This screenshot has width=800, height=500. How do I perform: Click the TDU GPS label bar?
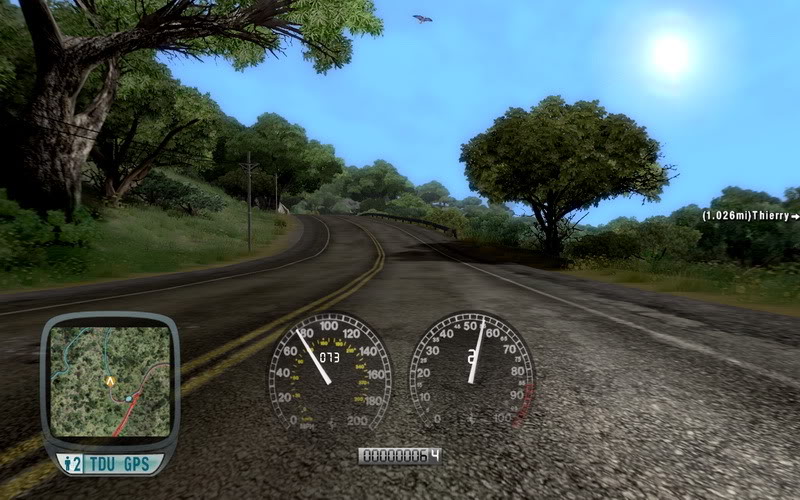[109, 463]
